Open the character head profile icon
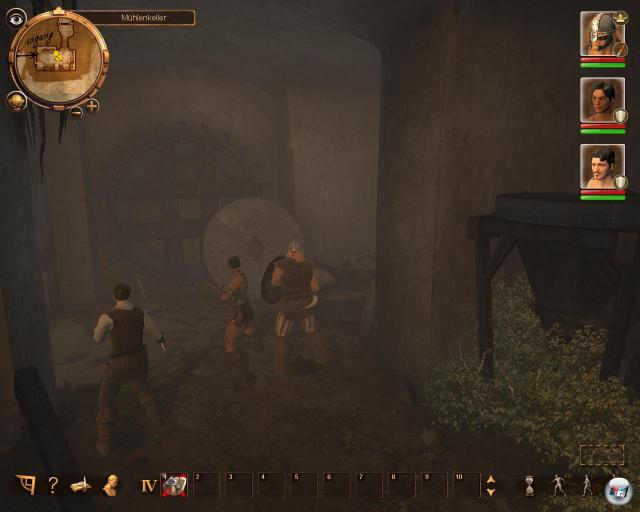The image size is (640, 512). click(x=109, y=486)
